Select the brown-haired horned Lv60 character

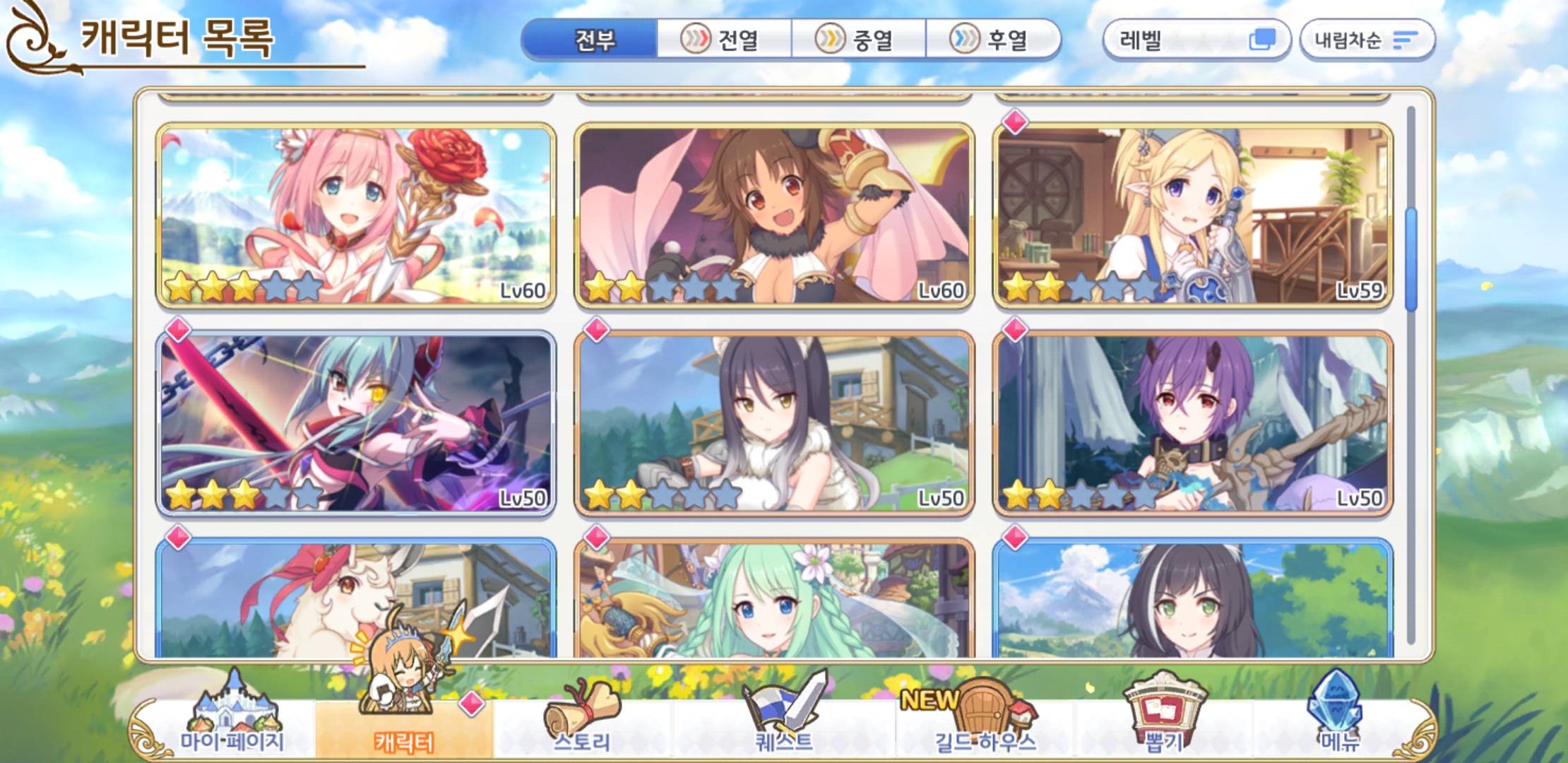pos(774,215)
